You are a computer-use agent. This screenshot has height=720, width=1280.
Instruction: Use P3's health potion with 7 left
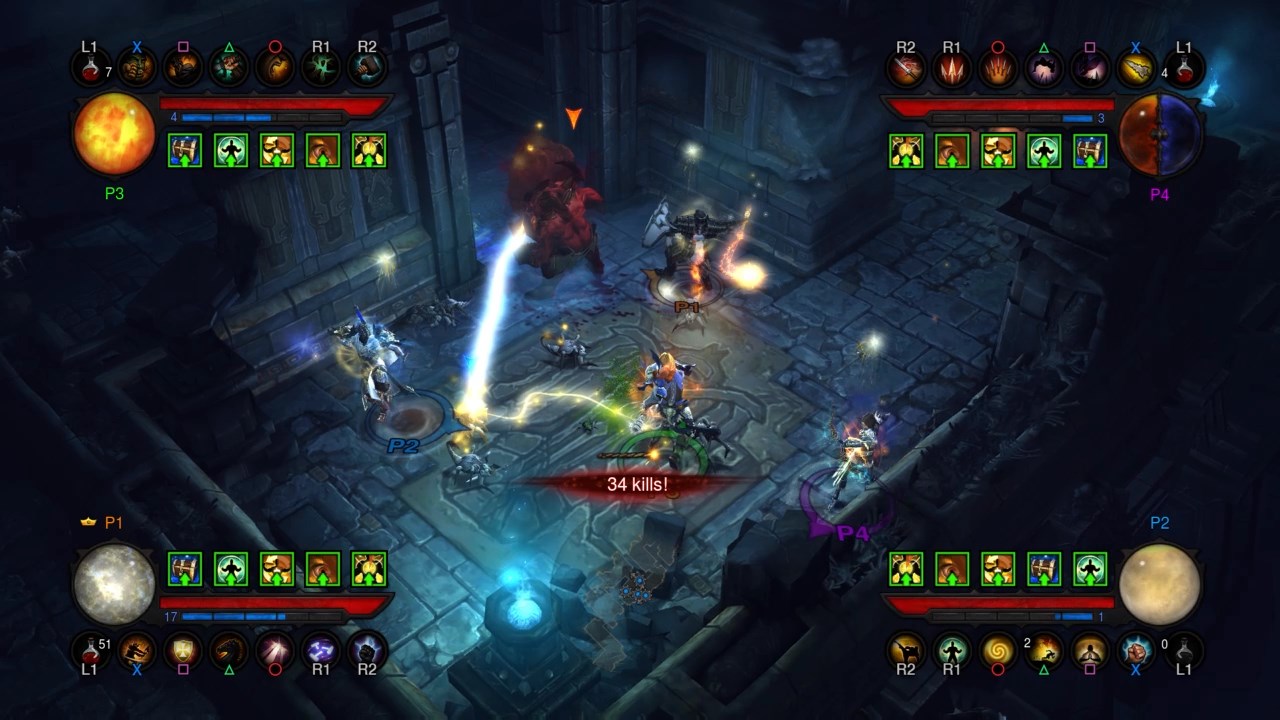[x=90, y=69]
